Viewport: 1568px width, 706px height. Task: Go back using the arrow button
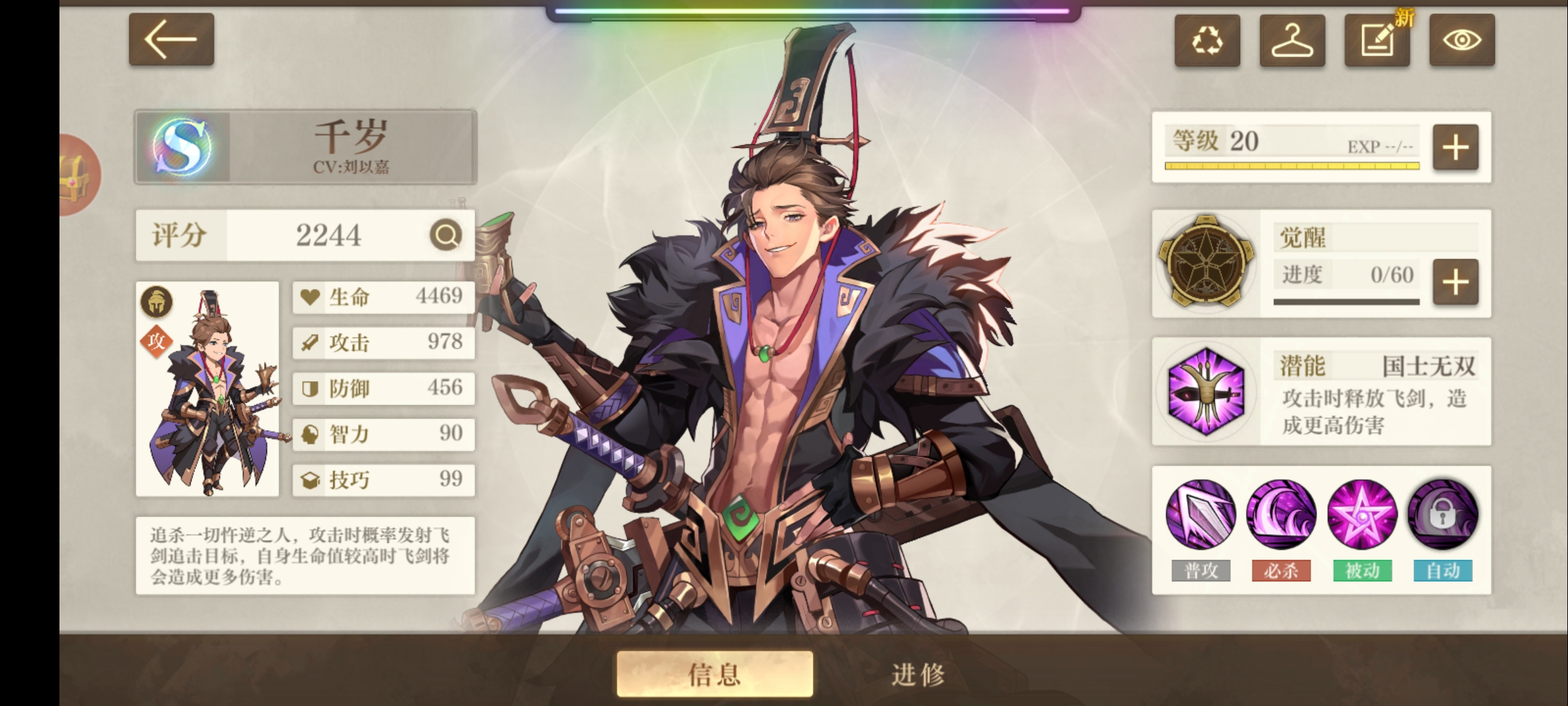[171, 39]
